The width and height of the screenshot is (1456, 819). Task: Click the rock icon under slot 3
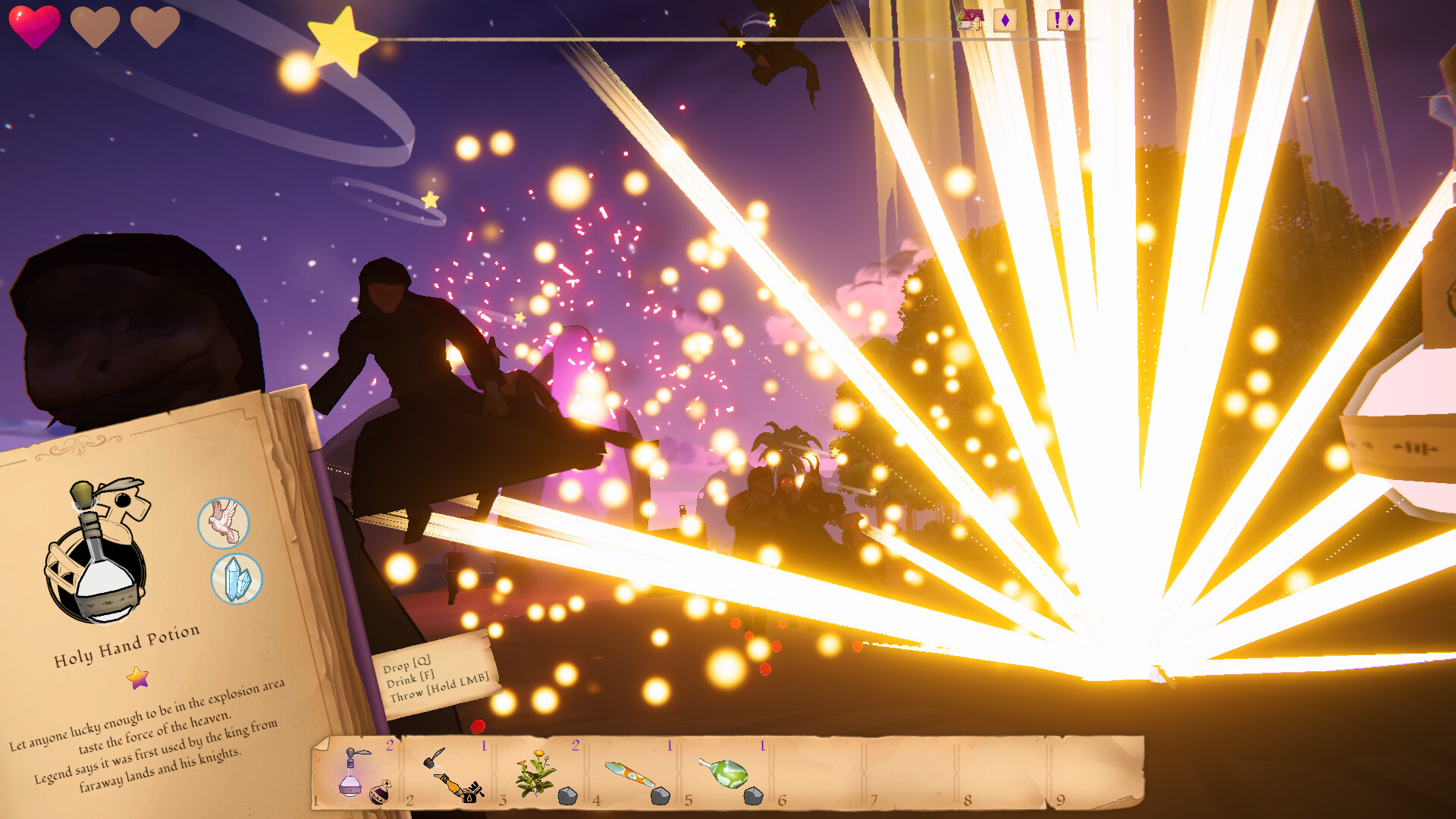click(x=566, y=797)
